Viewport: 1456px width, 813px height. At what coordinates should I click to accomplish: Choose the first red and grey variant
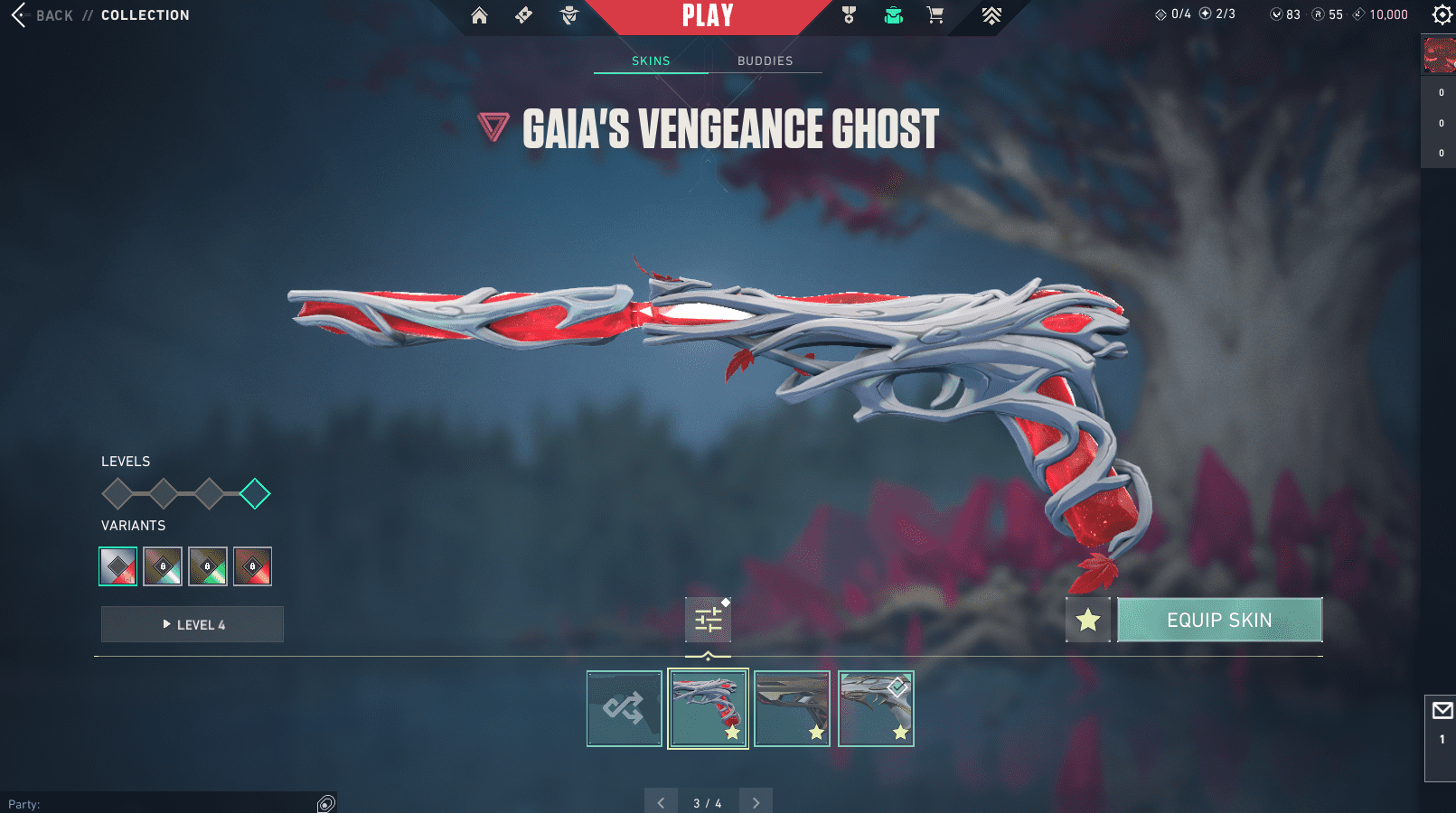[x=118, y=566]
